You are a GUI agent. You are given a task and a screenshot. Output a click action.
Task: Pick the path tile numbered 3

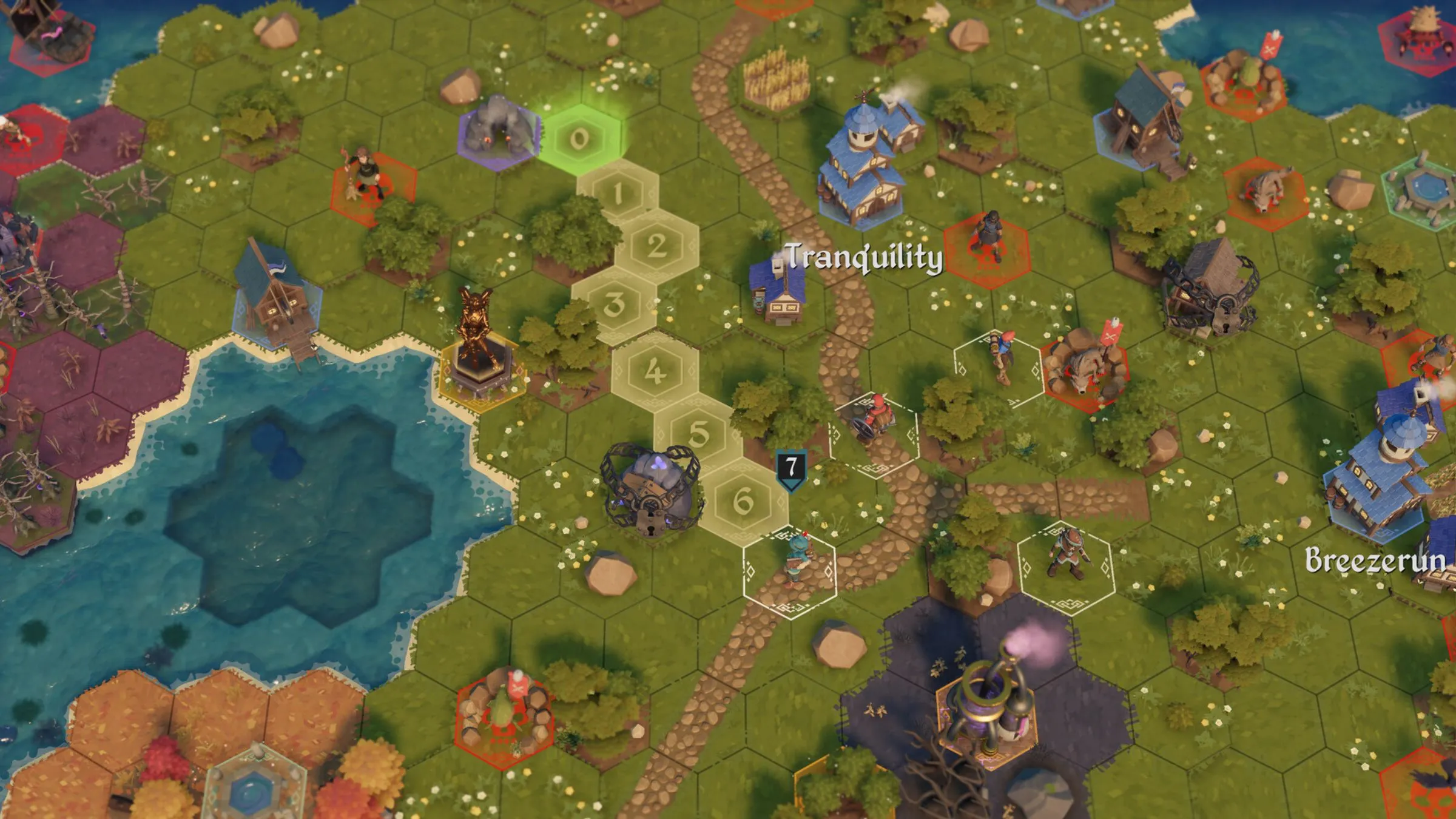(x=615, y=304)
